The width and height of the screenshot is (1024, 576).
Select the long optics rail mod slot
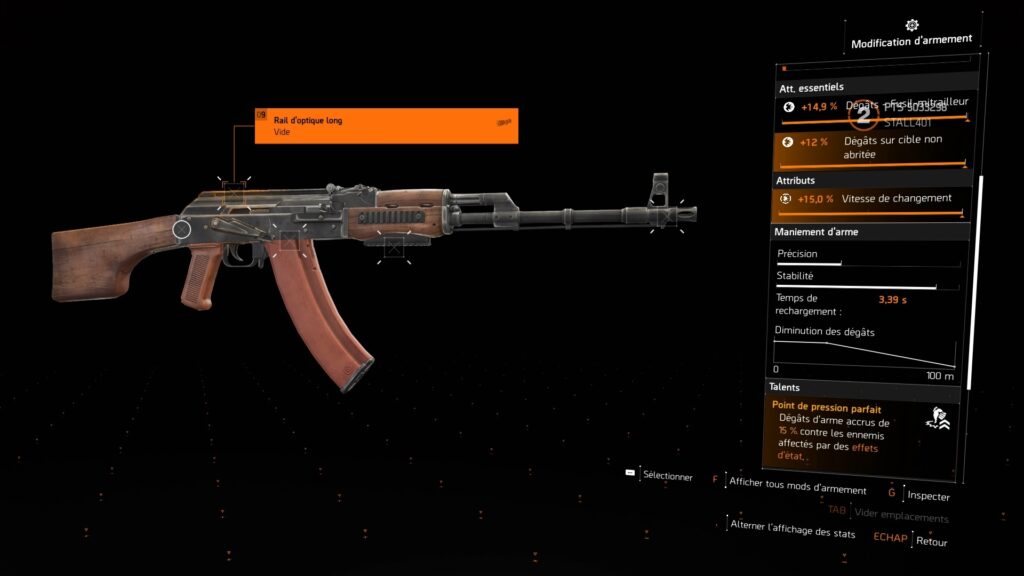(x=236, y=190)
